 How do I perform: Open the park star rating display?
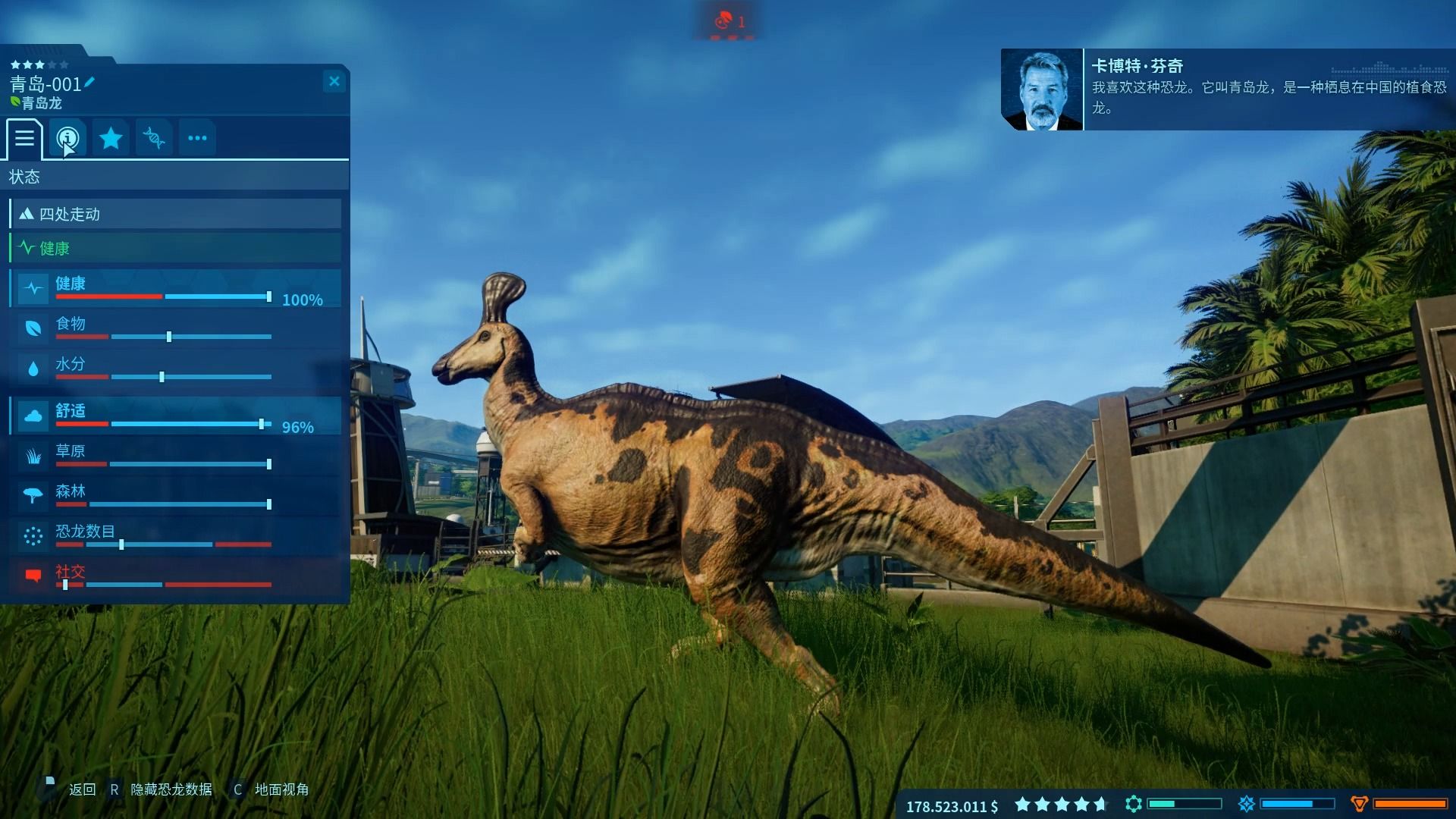pyautogui.click(x=1062, y=804)
